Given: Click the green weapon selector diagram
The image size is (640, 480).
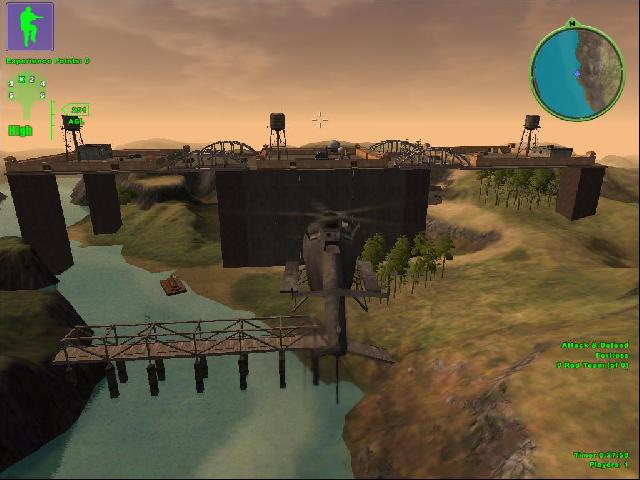Looking at the screenshot, I should tap(27, 89).
